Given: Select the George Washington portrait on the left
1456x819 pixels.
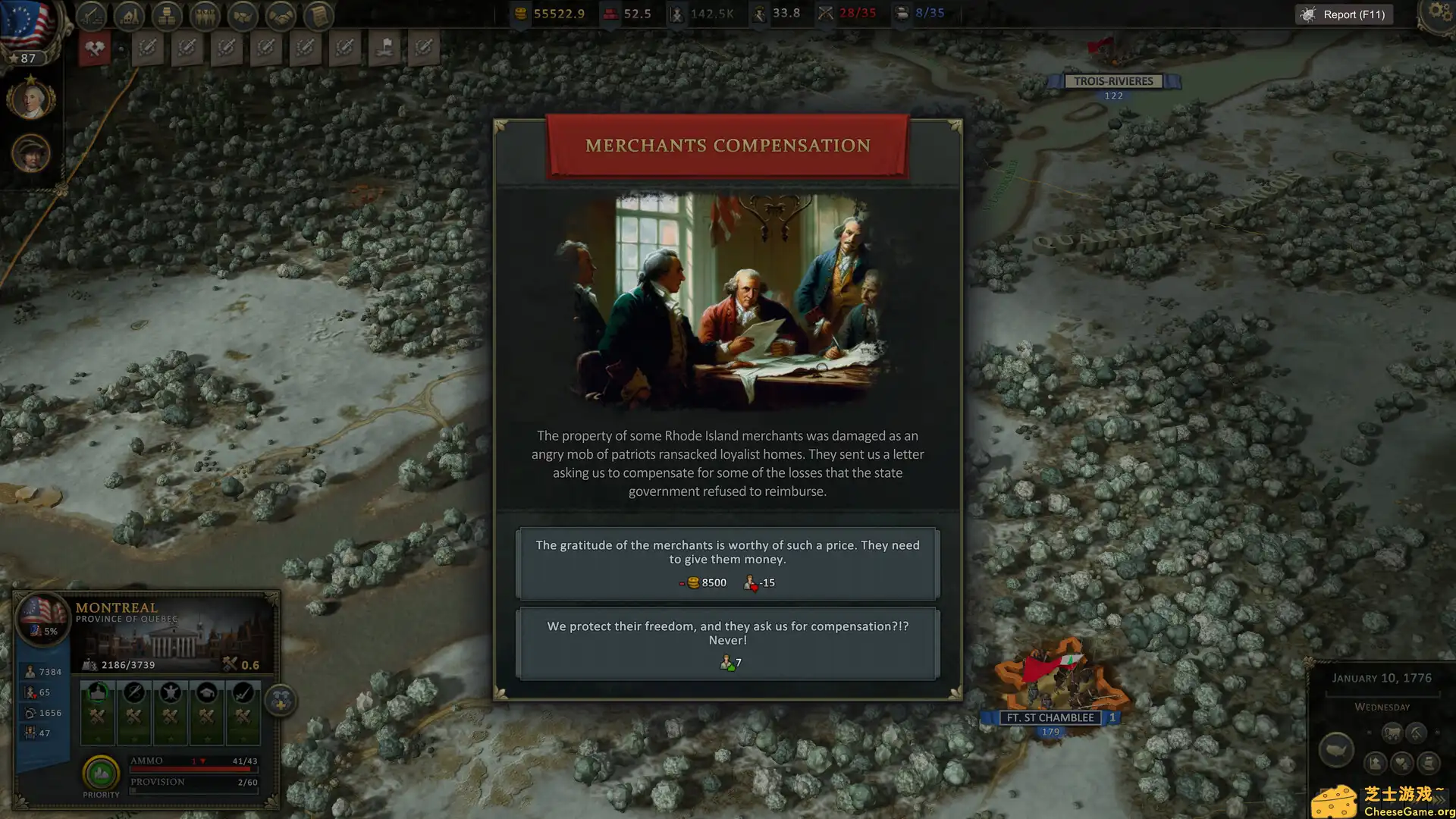Looking at the screenshot, I should (31, 99).
